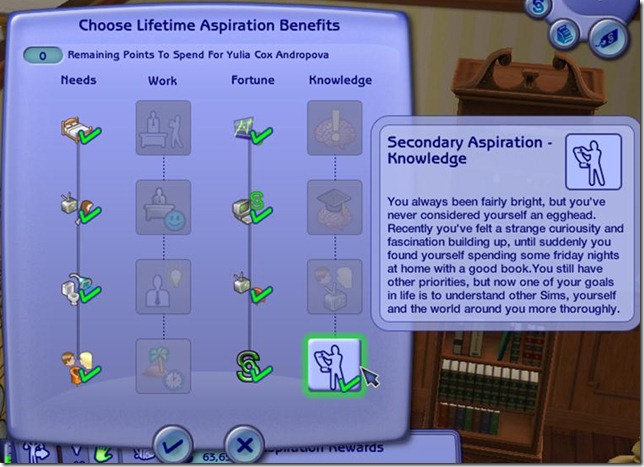This screenshot has height=467, width=644.
Task: Select the TV and Sim head Needs benefit
Action: [77, 207]
